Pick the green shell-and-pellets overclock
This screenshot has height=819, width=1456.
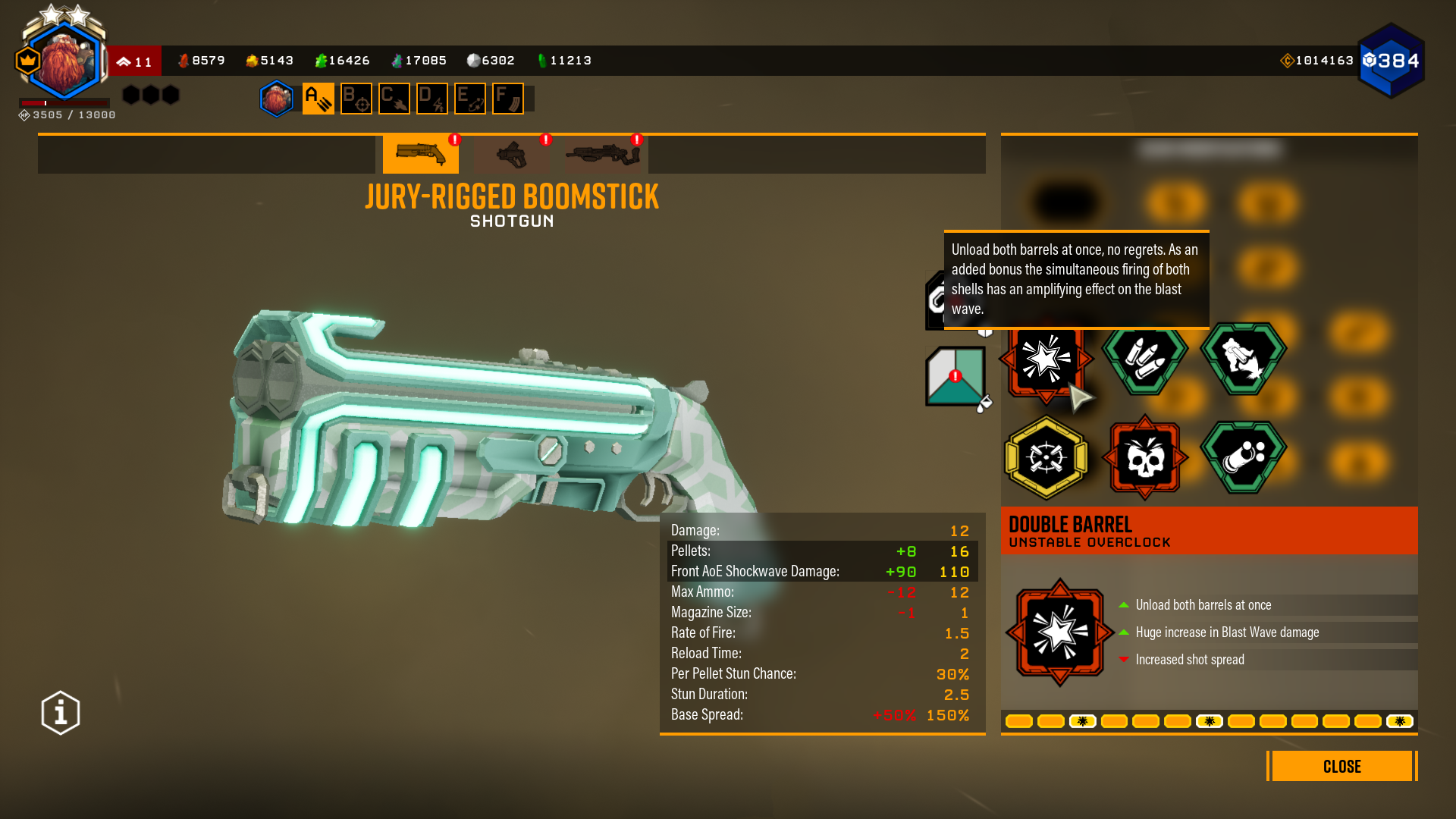pos(1243,457)
